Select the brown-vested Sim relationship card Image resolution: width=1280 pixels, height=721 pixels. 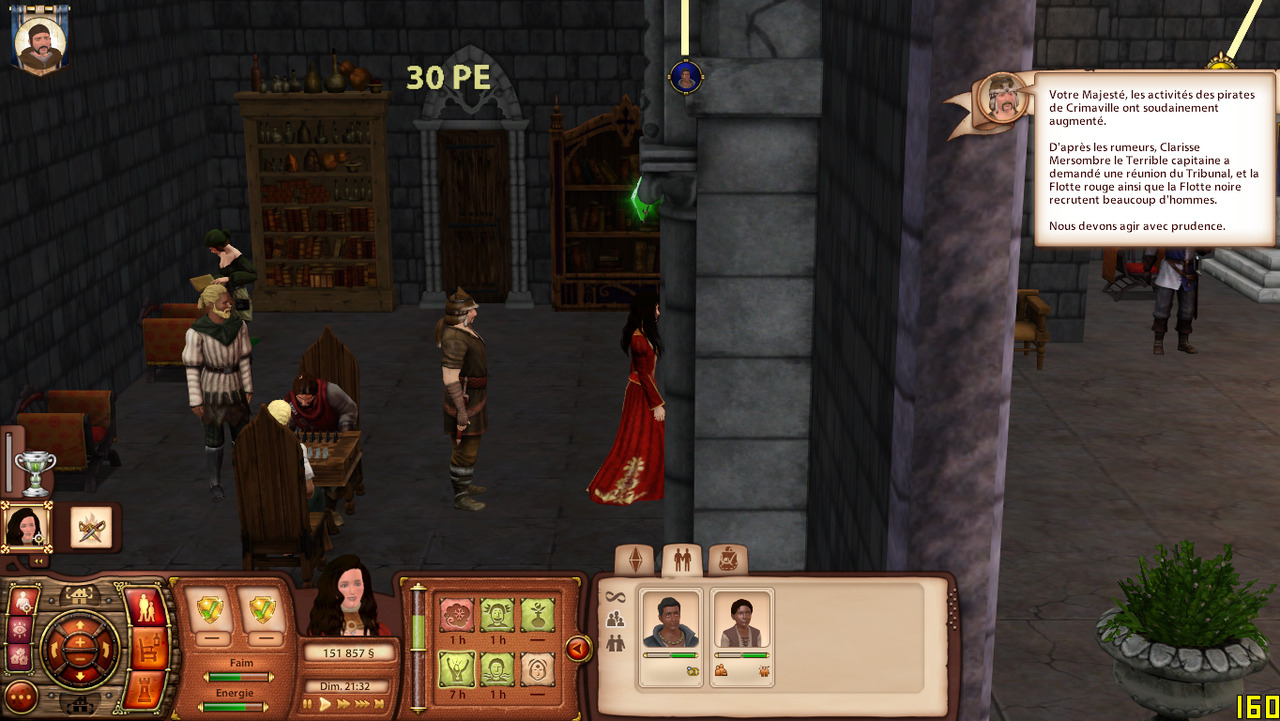coord(741,637)
